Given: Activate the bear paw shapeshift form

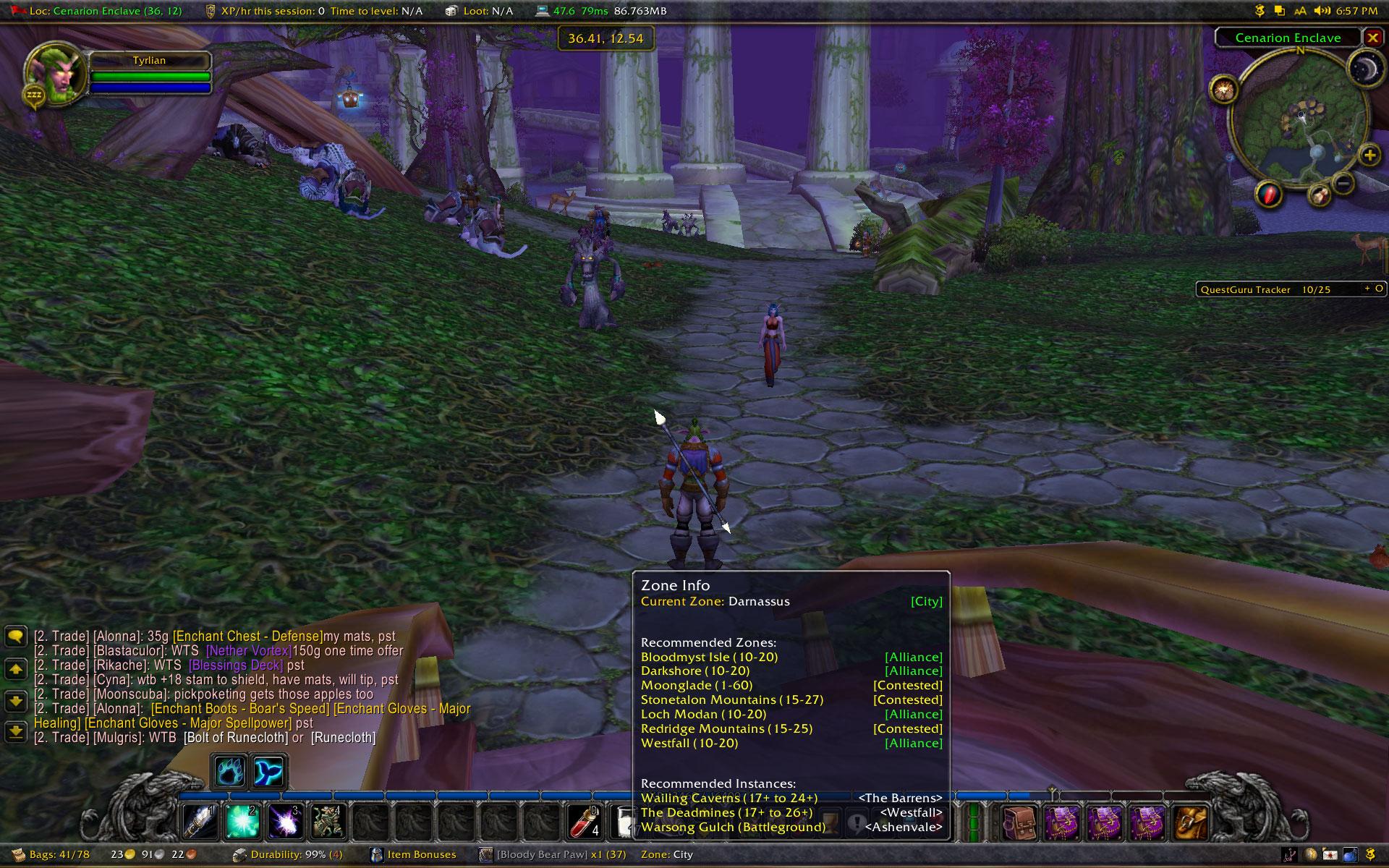Looking at the screenshot, I should point(230,773).
